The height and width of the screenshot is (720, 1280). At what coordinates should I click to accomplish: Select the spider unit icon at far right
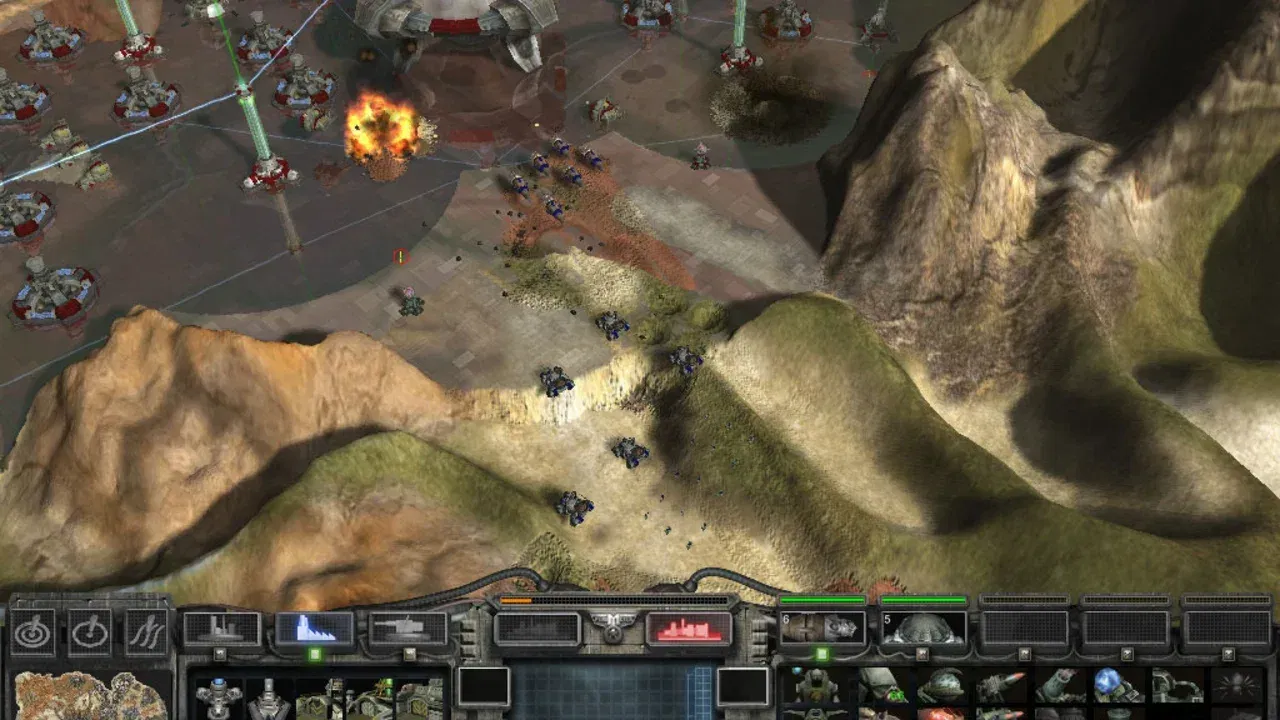pyautogui.click(x=1236, y=687)
